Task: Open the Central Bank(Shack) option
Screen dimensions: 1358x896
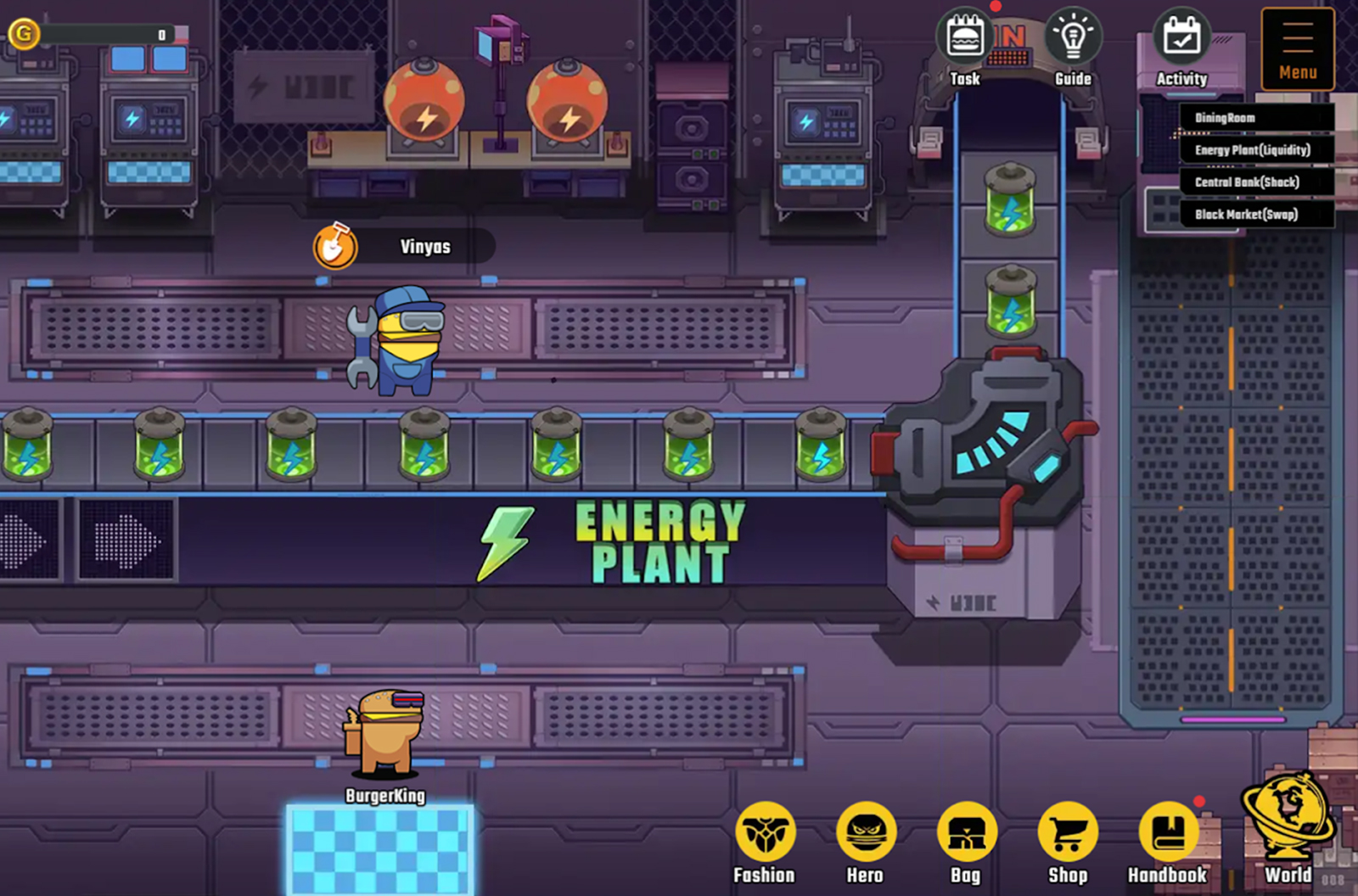Action: (1247, 182)
